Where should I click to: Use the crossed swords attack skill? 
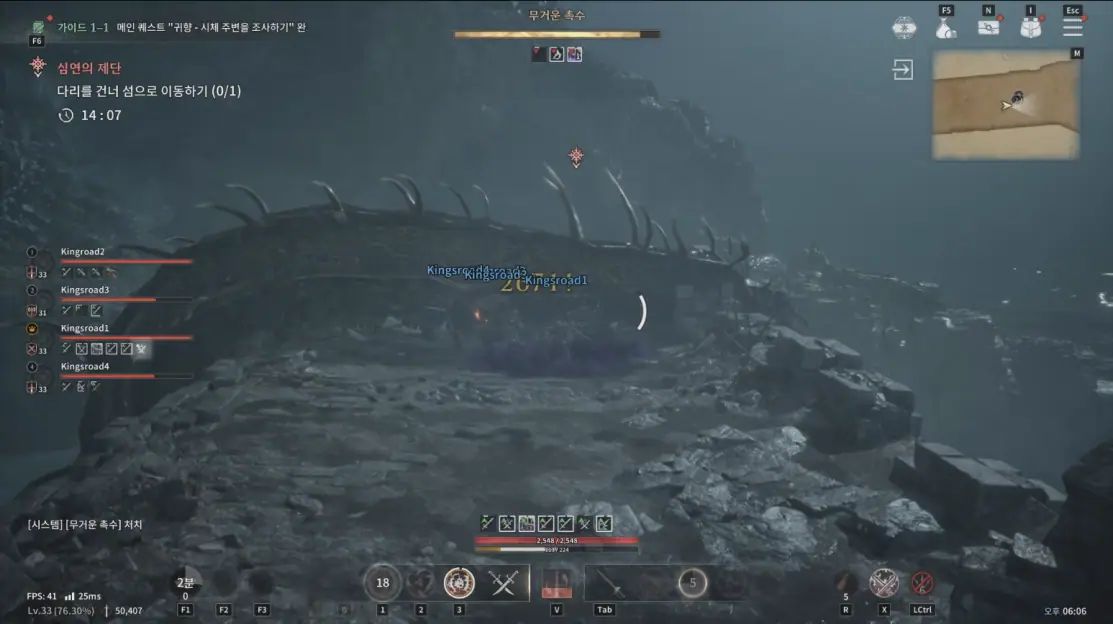503,583
